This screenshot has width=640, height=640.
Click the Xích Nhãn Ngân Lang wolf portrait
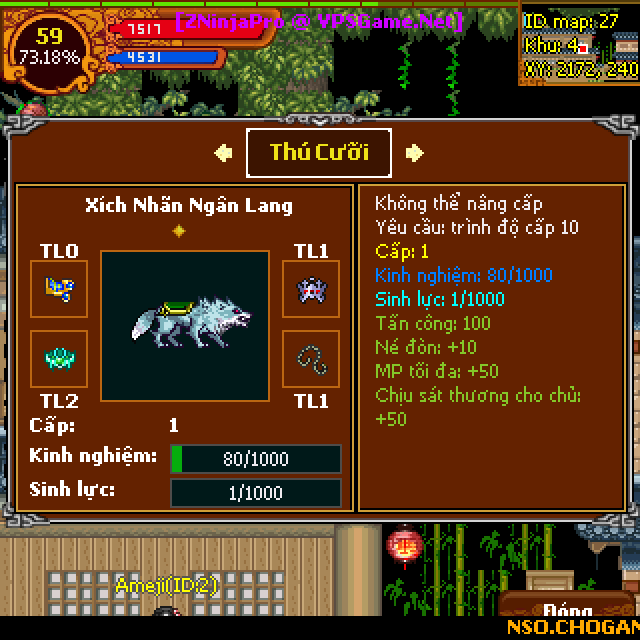185,325
